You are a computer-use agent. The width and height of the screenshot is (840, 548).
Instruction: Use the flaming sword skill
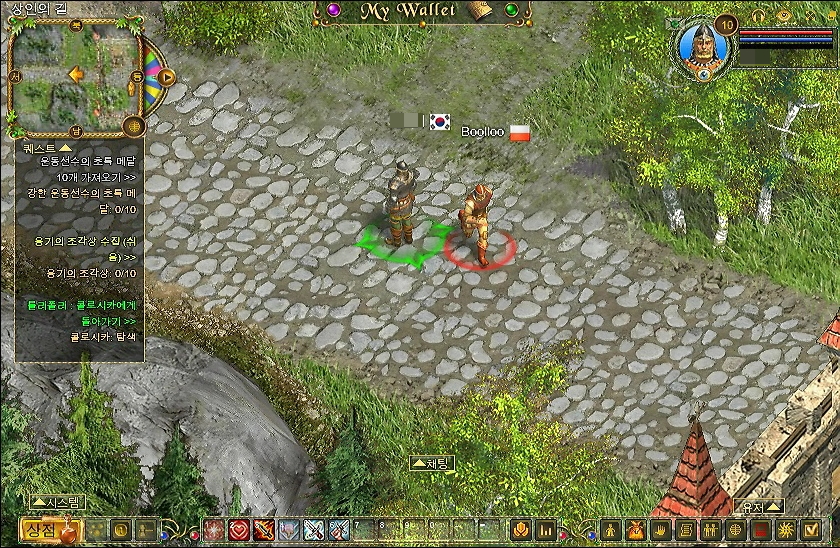tap(264, 530)
